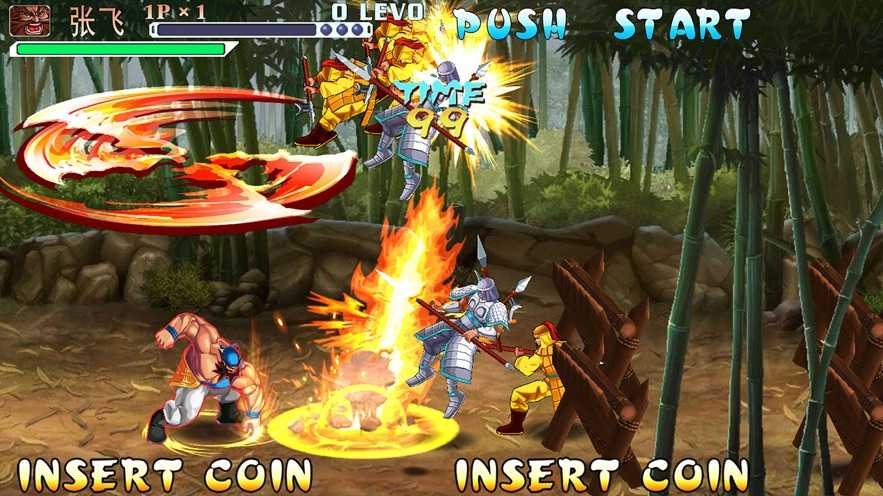883x496 pixels.
Task: Click Zhang Fei's character portrait
Action: [x=30, y=20]
